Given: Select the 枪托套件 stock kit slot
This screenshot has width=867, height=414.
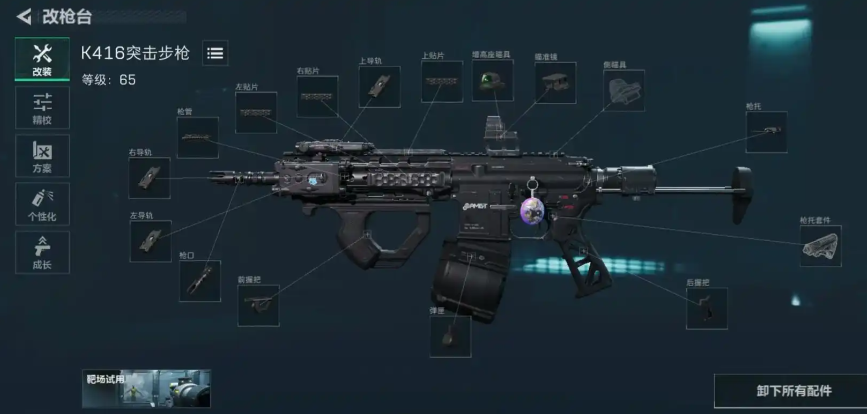Looking at the screenshot, I should point(820,246).
